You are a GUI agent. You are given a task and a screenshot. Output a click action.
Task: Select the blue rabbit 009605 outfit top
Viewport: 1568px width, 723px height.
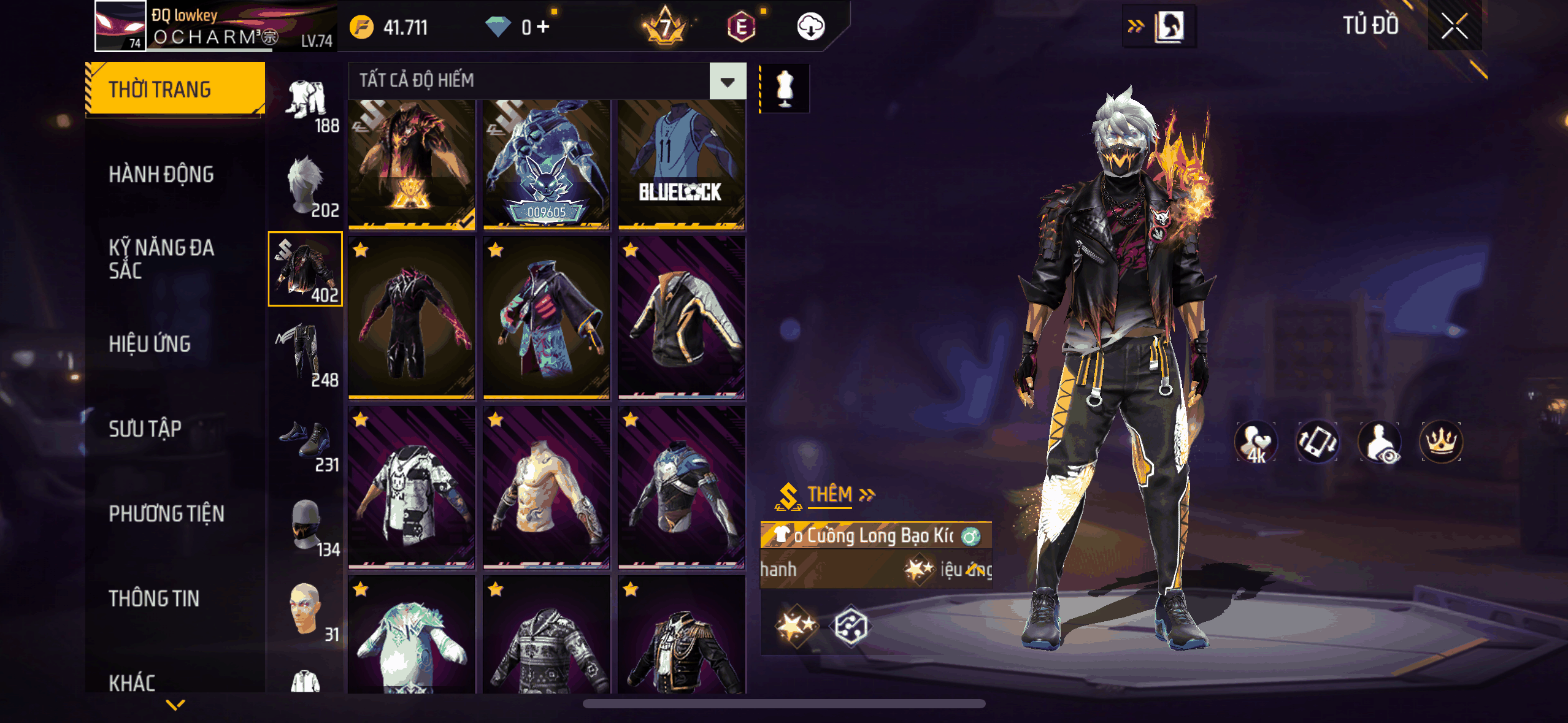546,164
